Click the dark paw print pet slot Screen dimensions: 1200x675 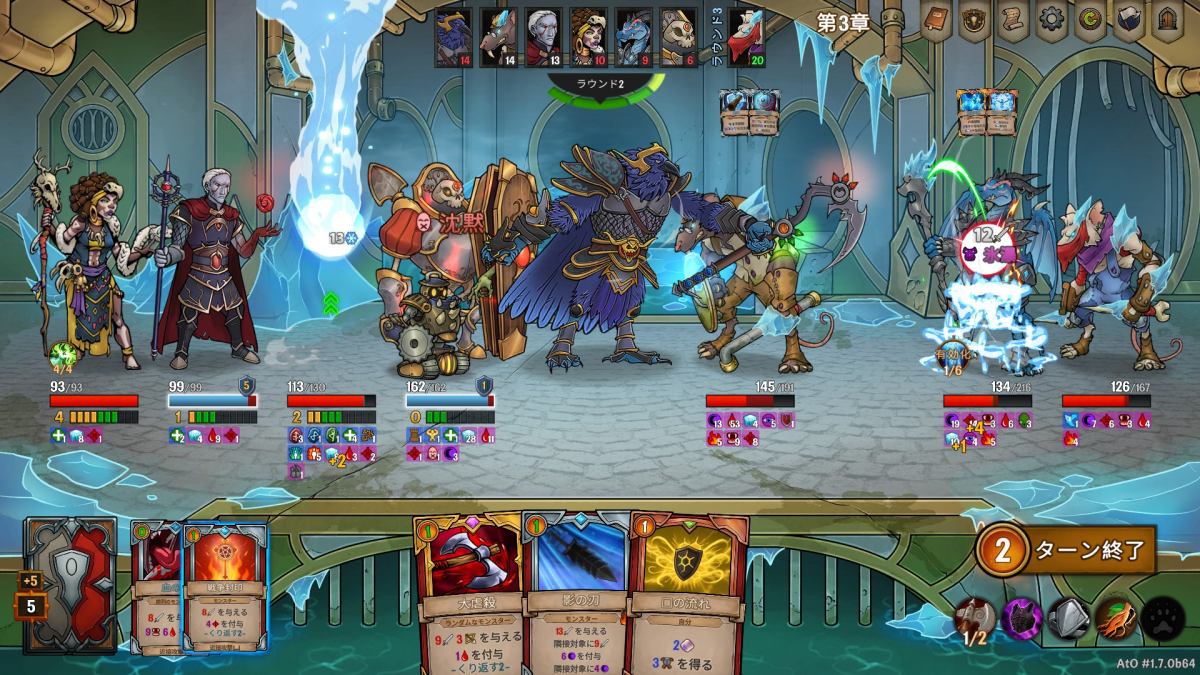[x=1162, y=617]
